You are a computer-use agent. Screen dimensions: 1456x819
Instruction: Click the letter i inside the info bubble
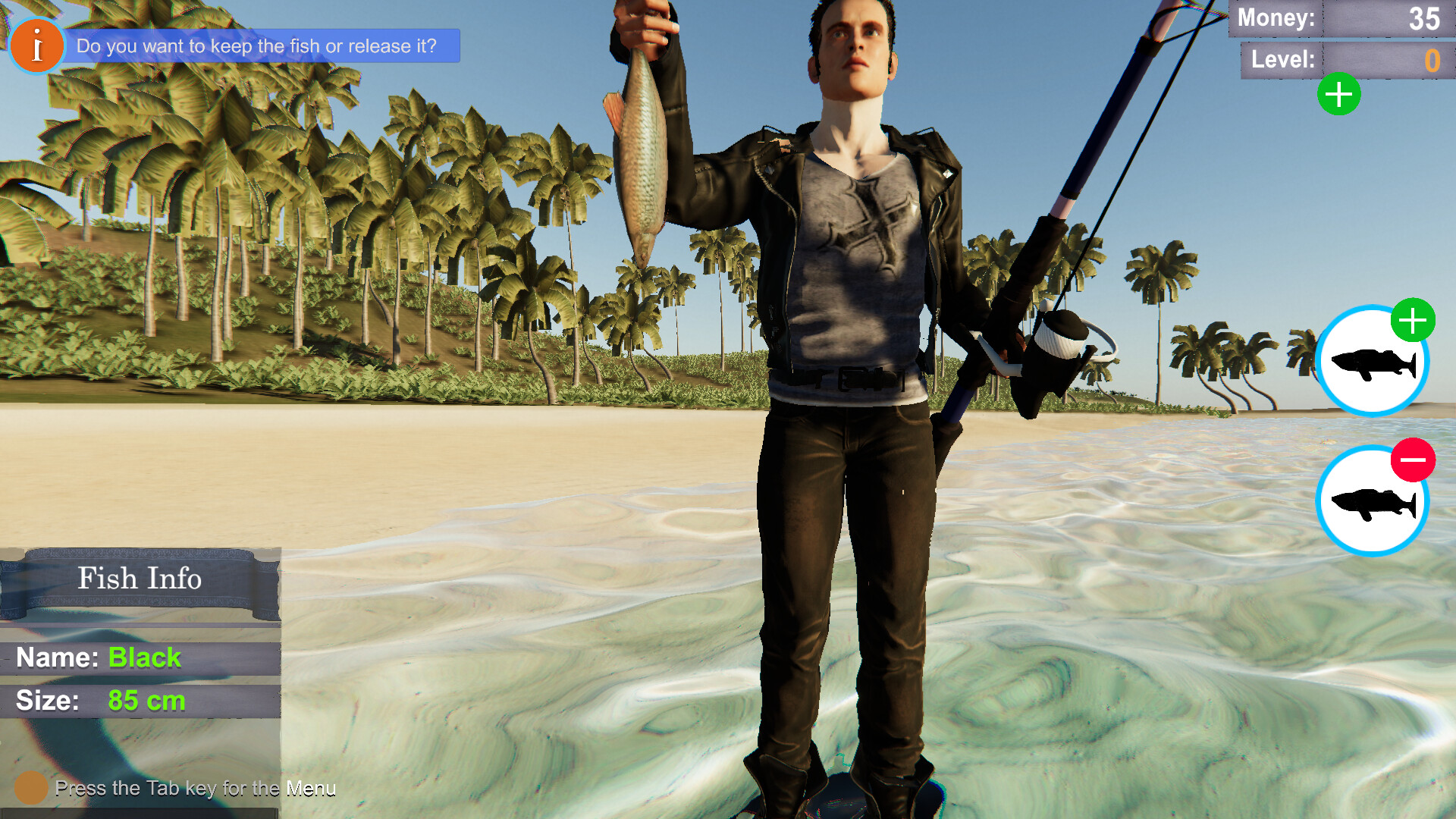tap(36, 45)
